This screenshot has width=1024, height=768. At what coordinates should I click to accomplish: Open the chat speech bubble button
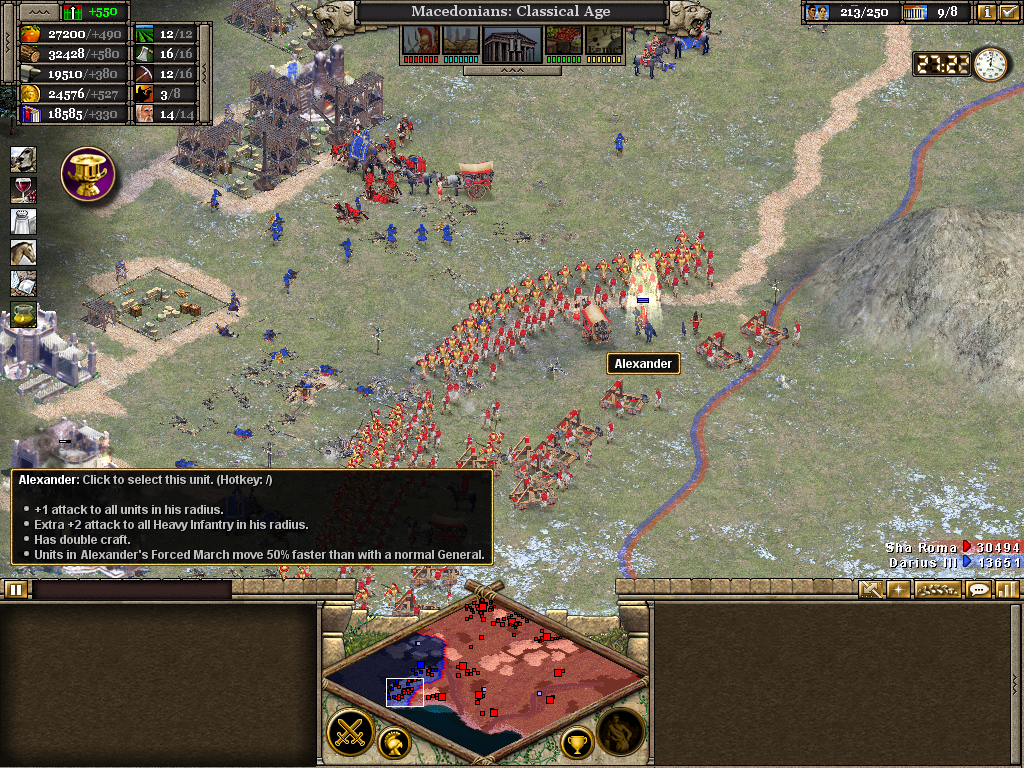coord(979,589)
